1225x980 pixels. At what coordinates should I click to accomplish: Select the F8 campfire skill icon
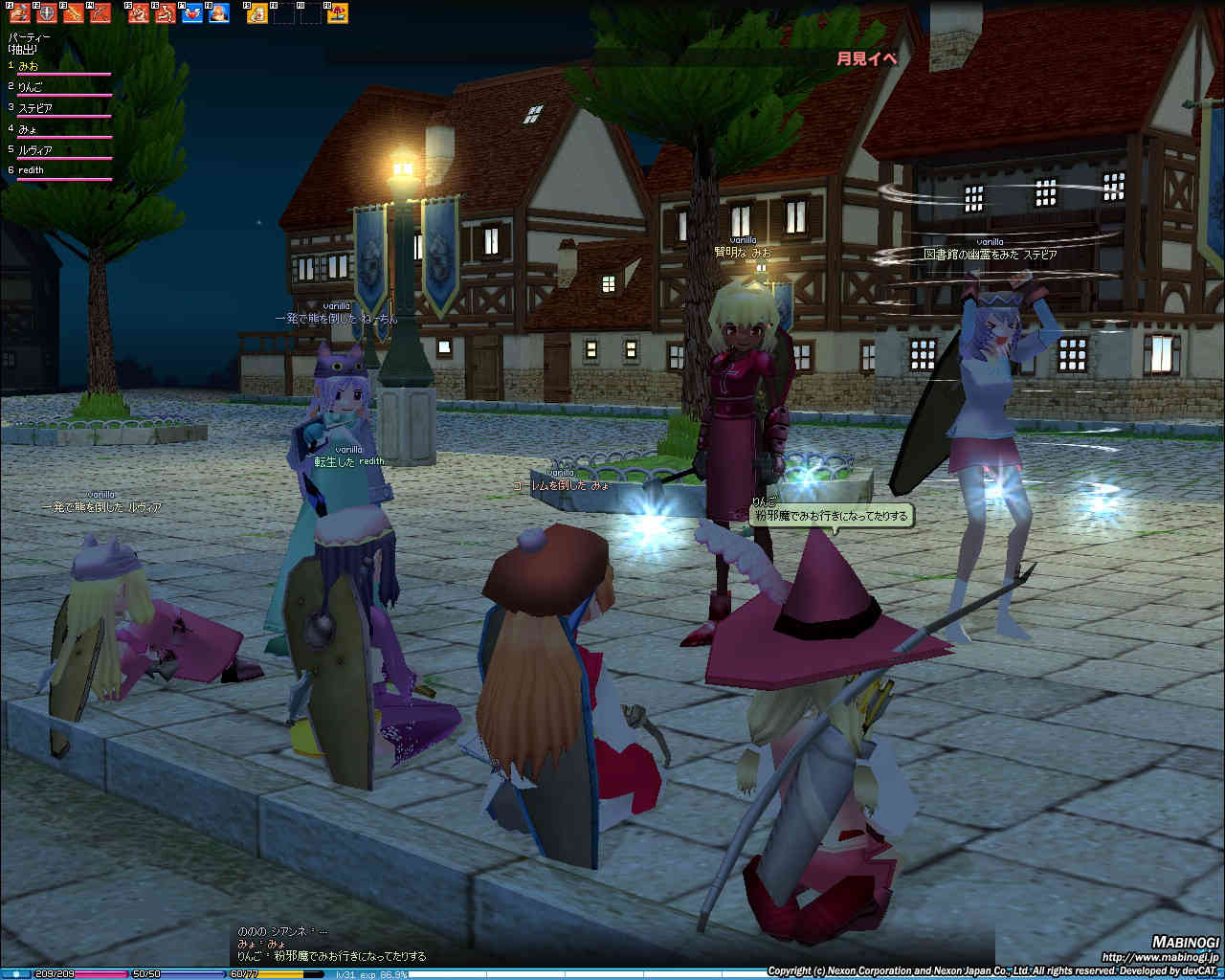219,13
